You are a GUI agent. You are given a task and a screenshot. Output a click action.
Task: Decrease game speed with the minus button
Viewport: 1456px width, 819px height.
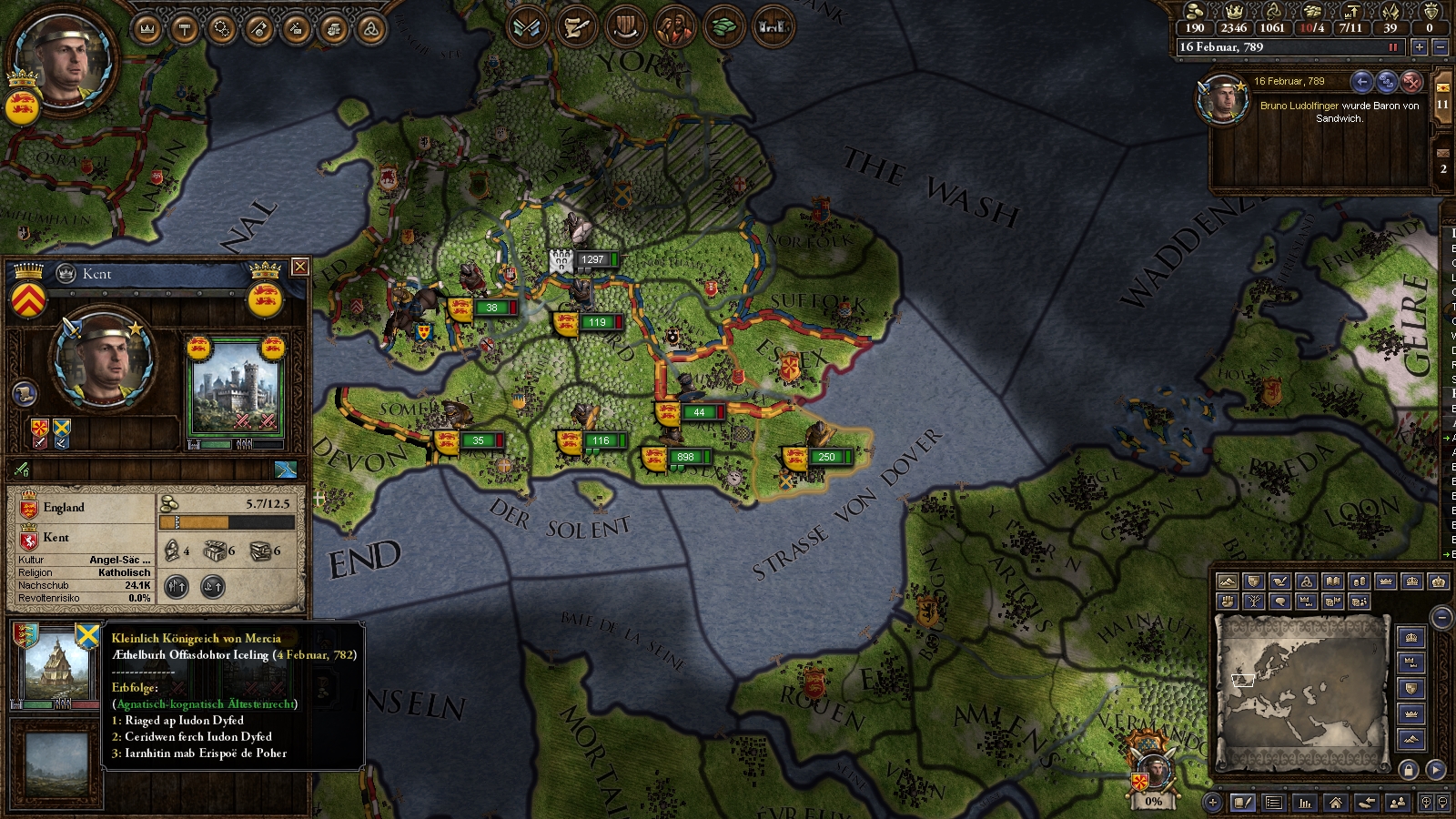point(1440,47)
